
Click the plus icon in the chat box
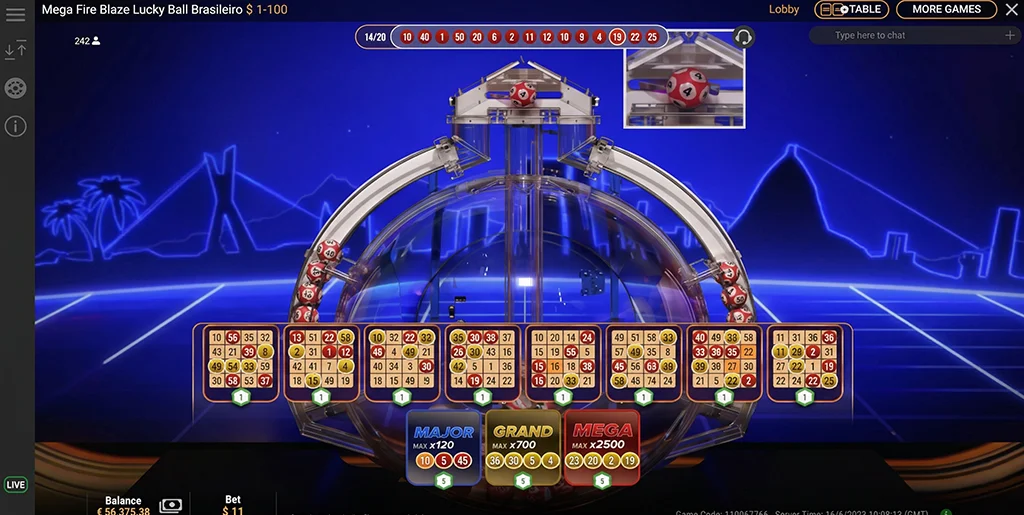[x=1010, y=36]
